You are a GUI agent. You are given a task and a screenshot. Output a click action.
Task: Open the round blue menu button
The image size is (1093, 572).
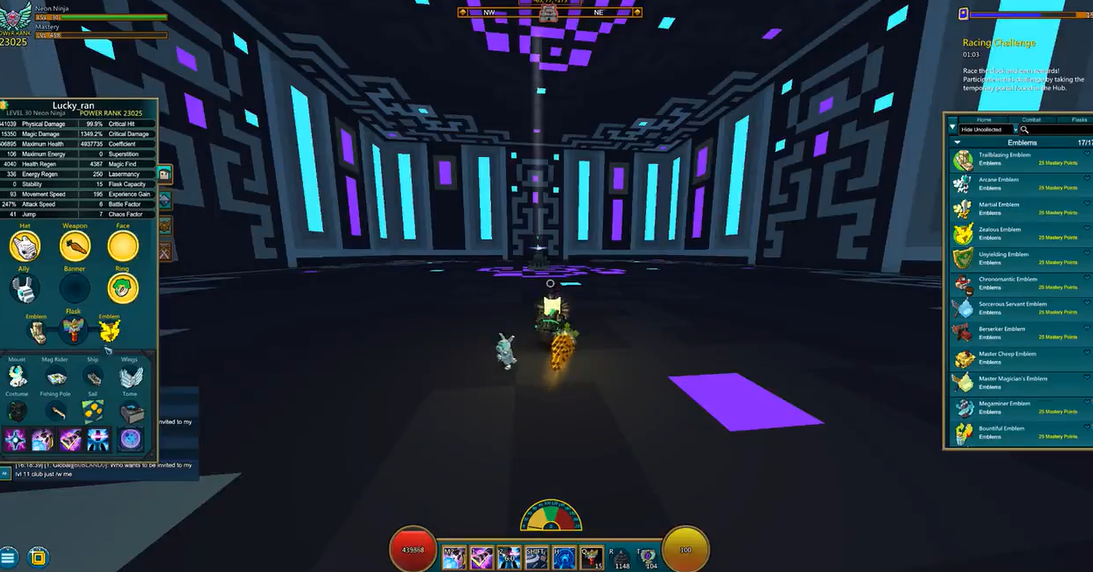(9, 557)
